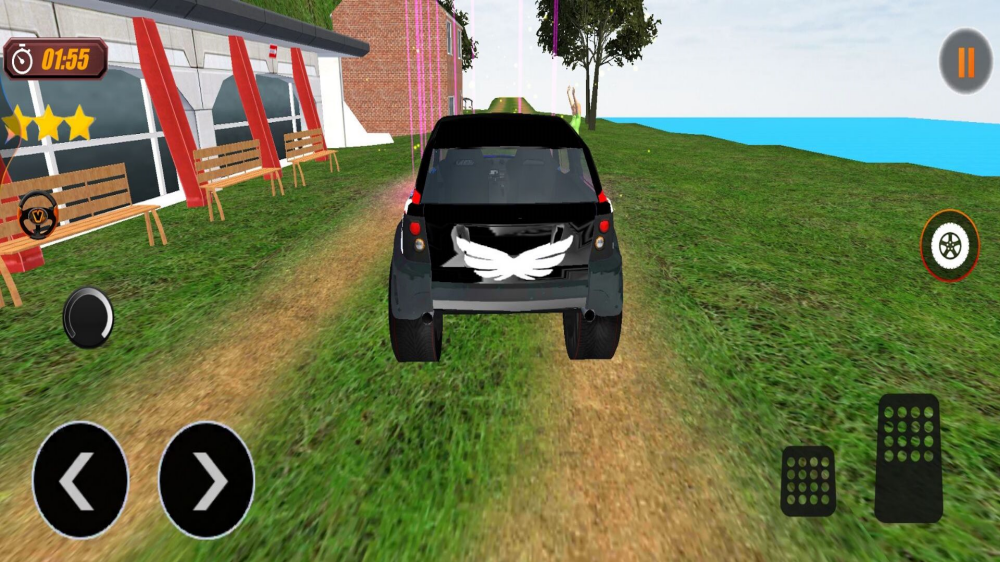
Task: Hit the small brake pedal
Action: [x=808, y=481]
